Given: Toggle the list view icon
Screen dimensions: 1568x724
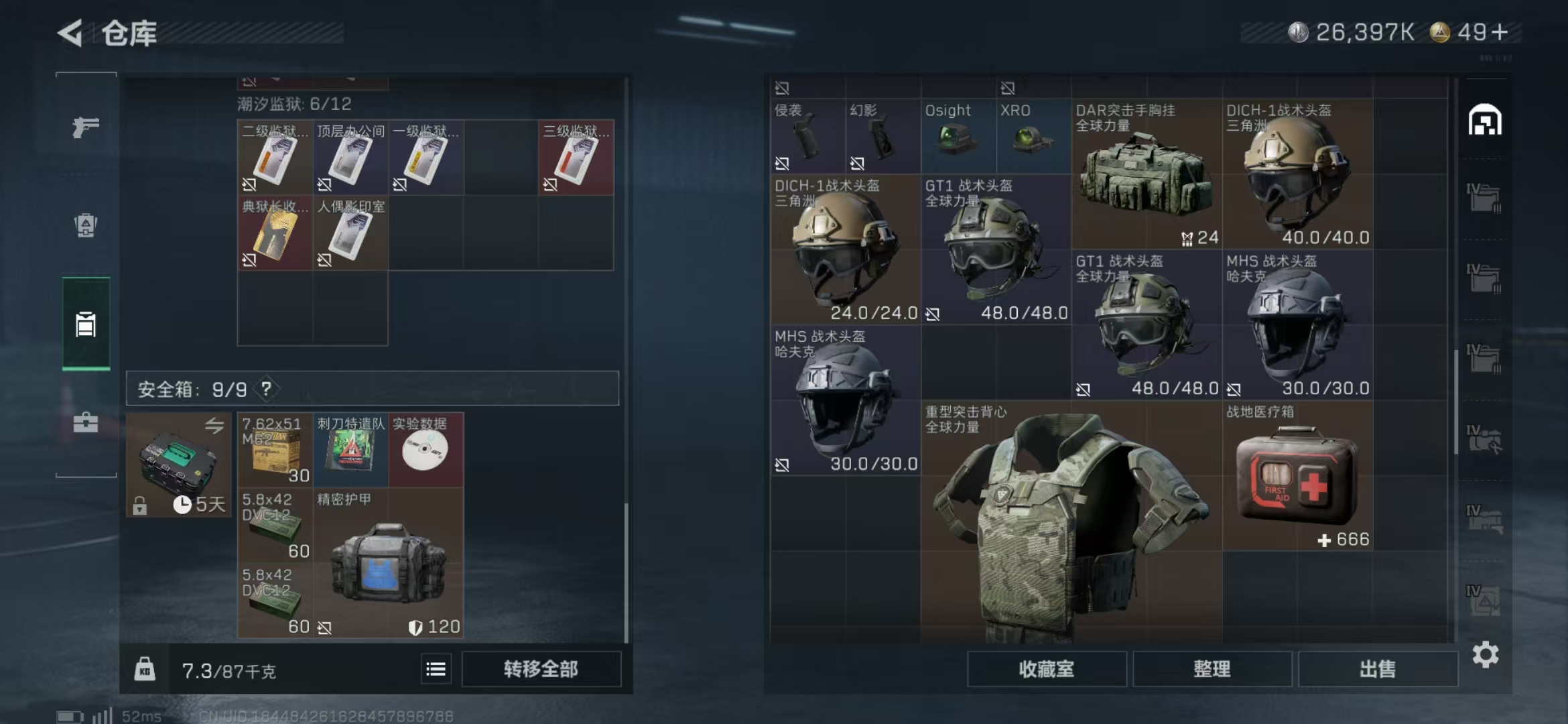Looking at the screenshot, I should pos(436,669).
